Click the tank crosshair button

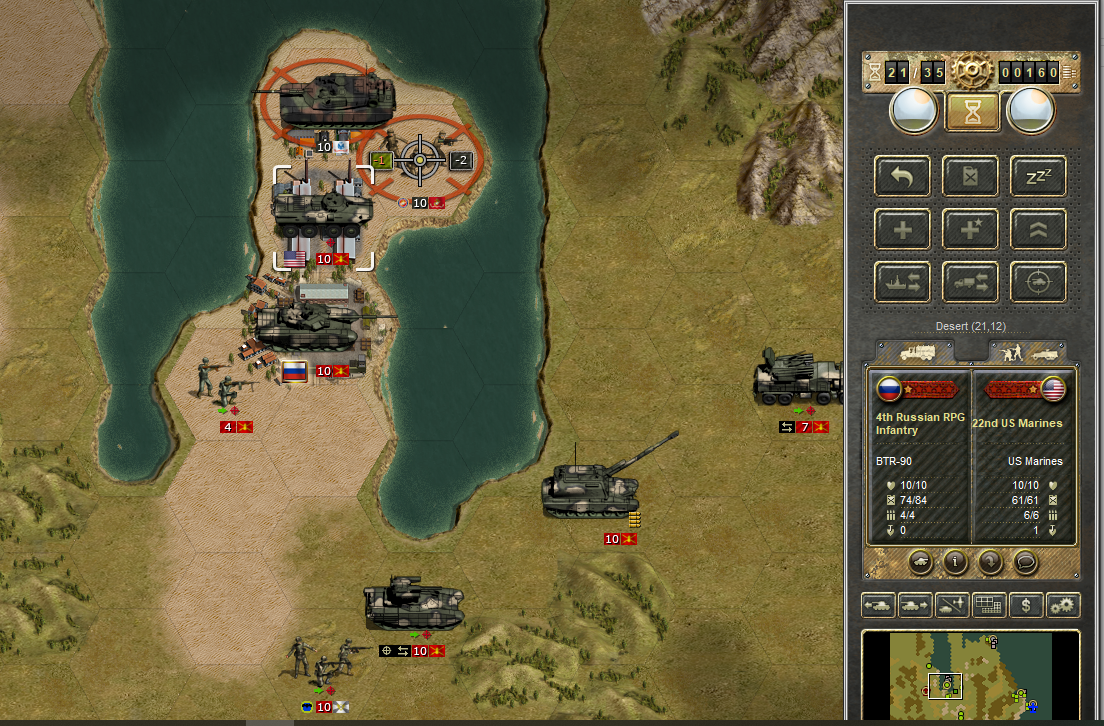point(1037,282)
